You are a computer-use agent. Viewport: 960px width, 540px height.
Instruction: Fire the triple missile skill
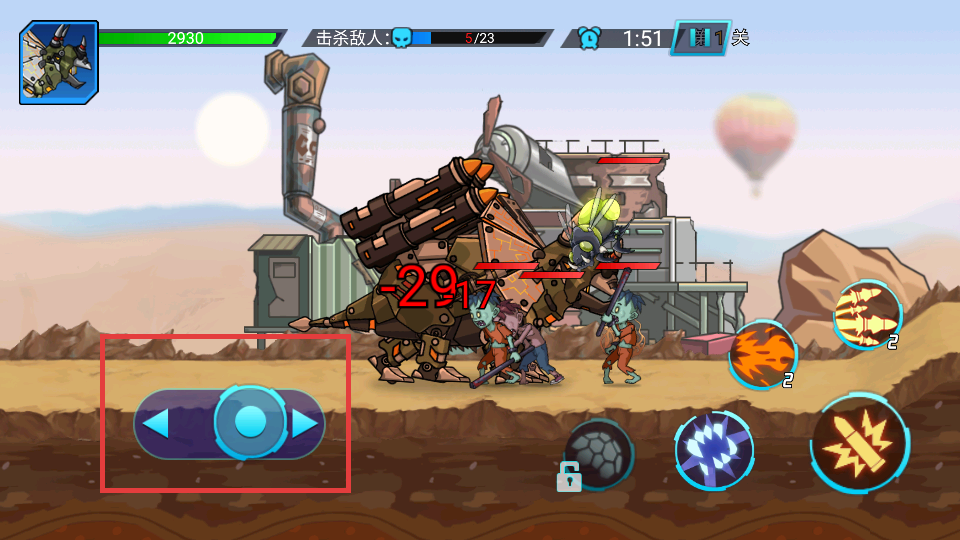coord(865,315)
